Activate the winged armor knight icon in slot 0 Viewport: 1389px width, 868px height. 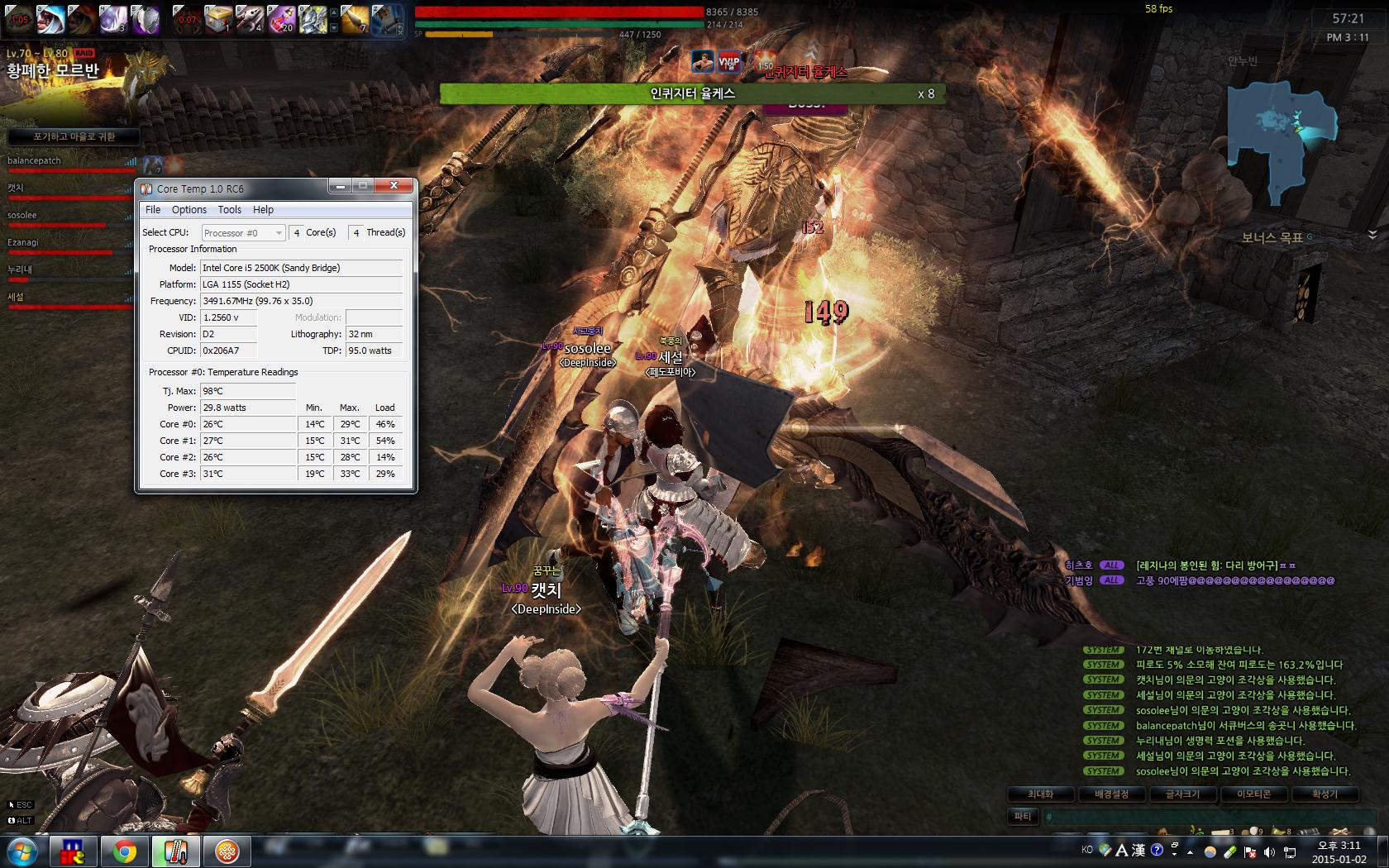[x=313, y=19]
